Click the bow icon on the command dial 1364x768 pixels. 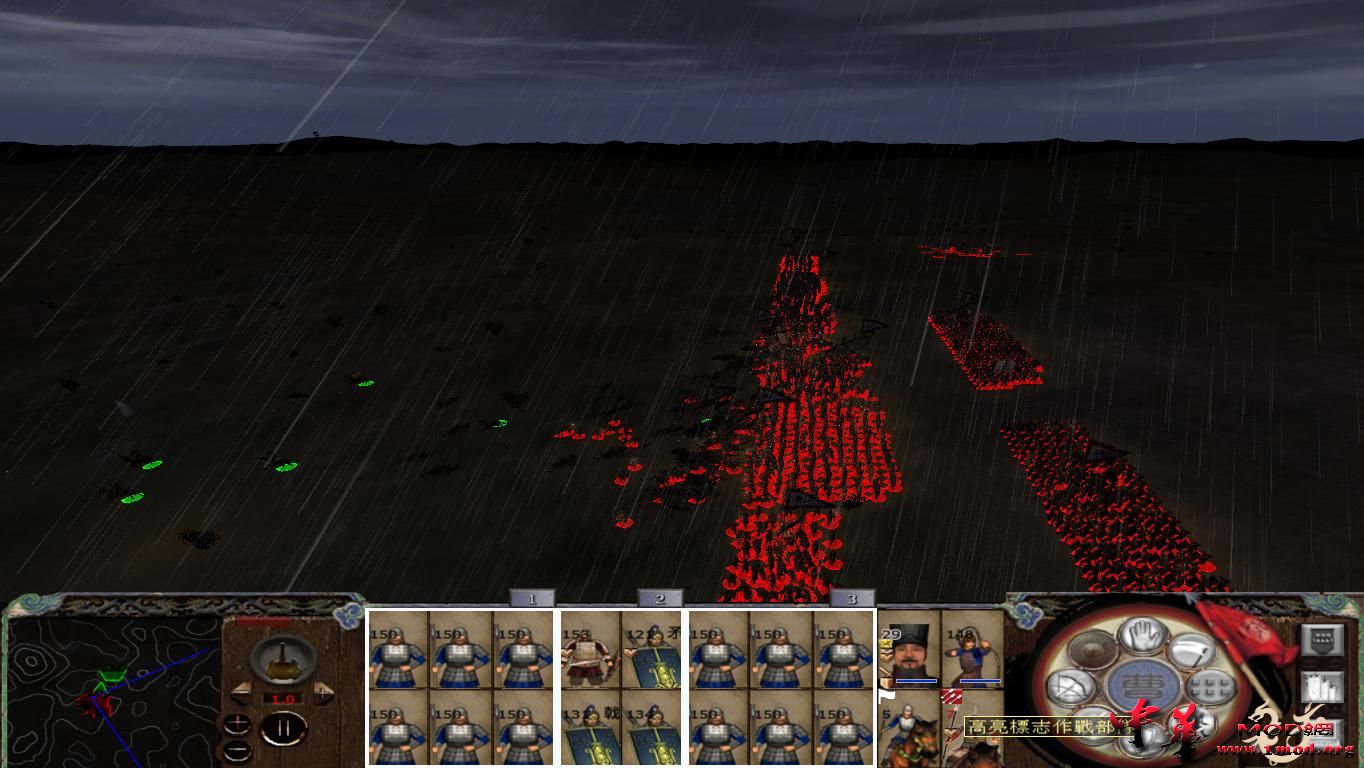[x=1070, y=686]
